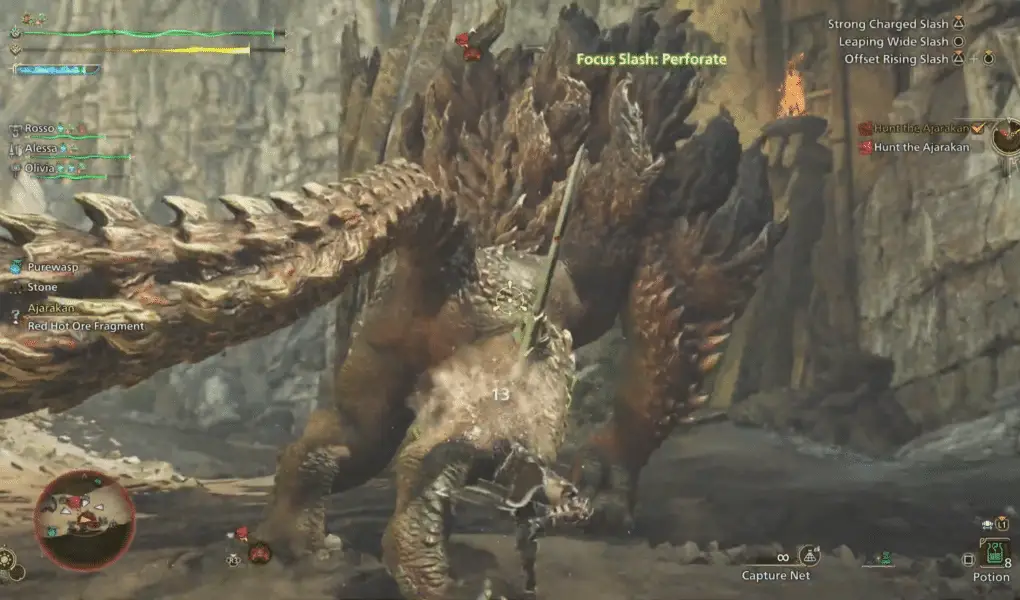Viewport: 1020px width, 600px height.
Task: Select party member Rosso
Action: [x=40, y=129]
